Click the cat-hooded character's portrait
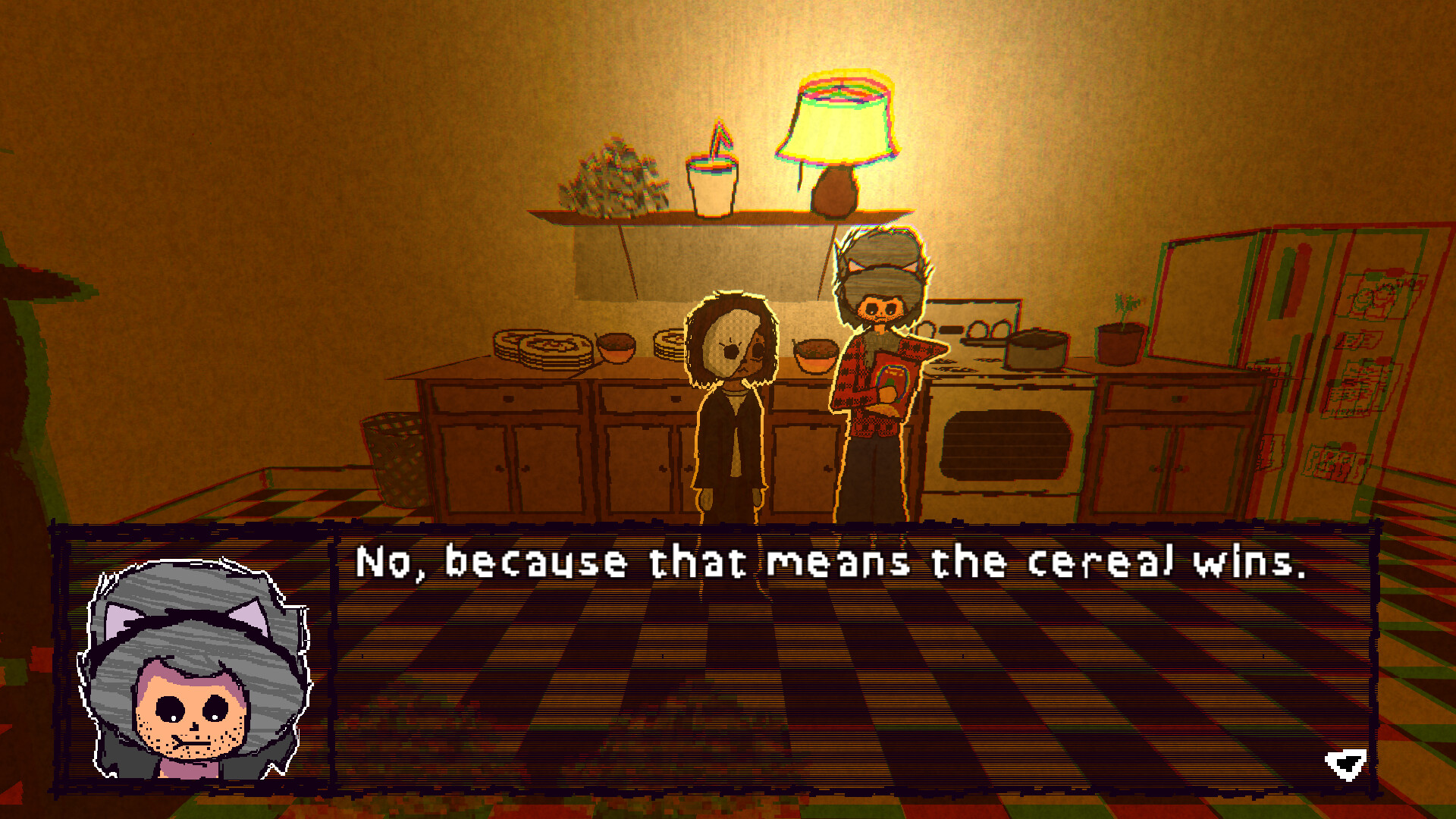The image size is (1456, 819). [192, 666]
